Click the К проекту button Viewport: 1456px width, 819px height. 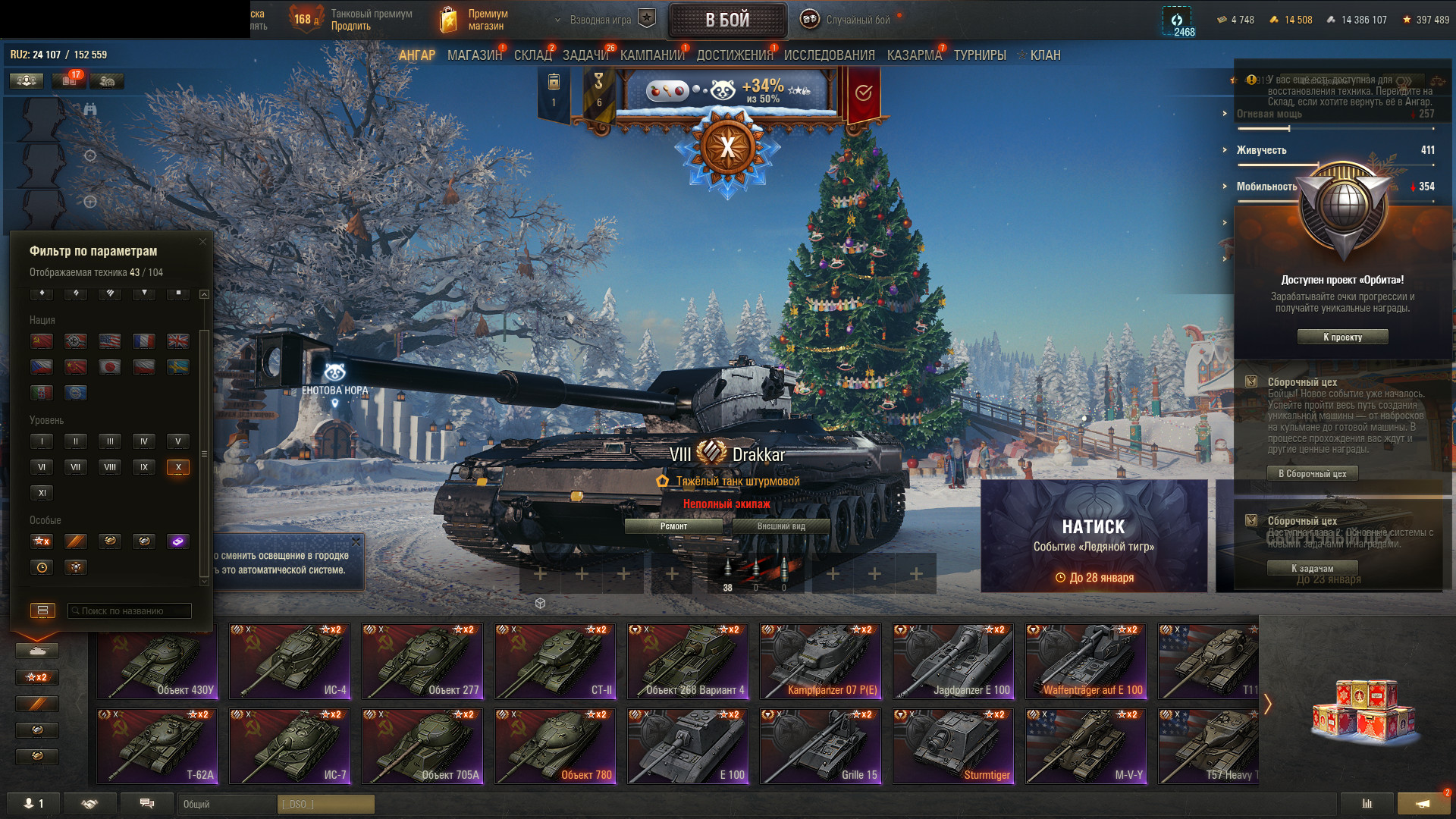click(1342, 337)
